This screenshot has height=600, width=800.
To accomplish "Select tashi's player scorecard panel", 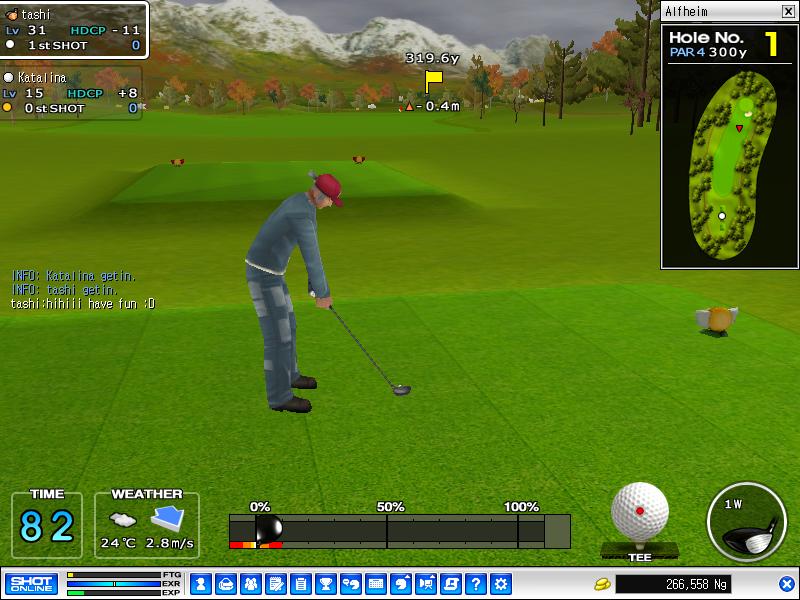I will coord(75,30).
